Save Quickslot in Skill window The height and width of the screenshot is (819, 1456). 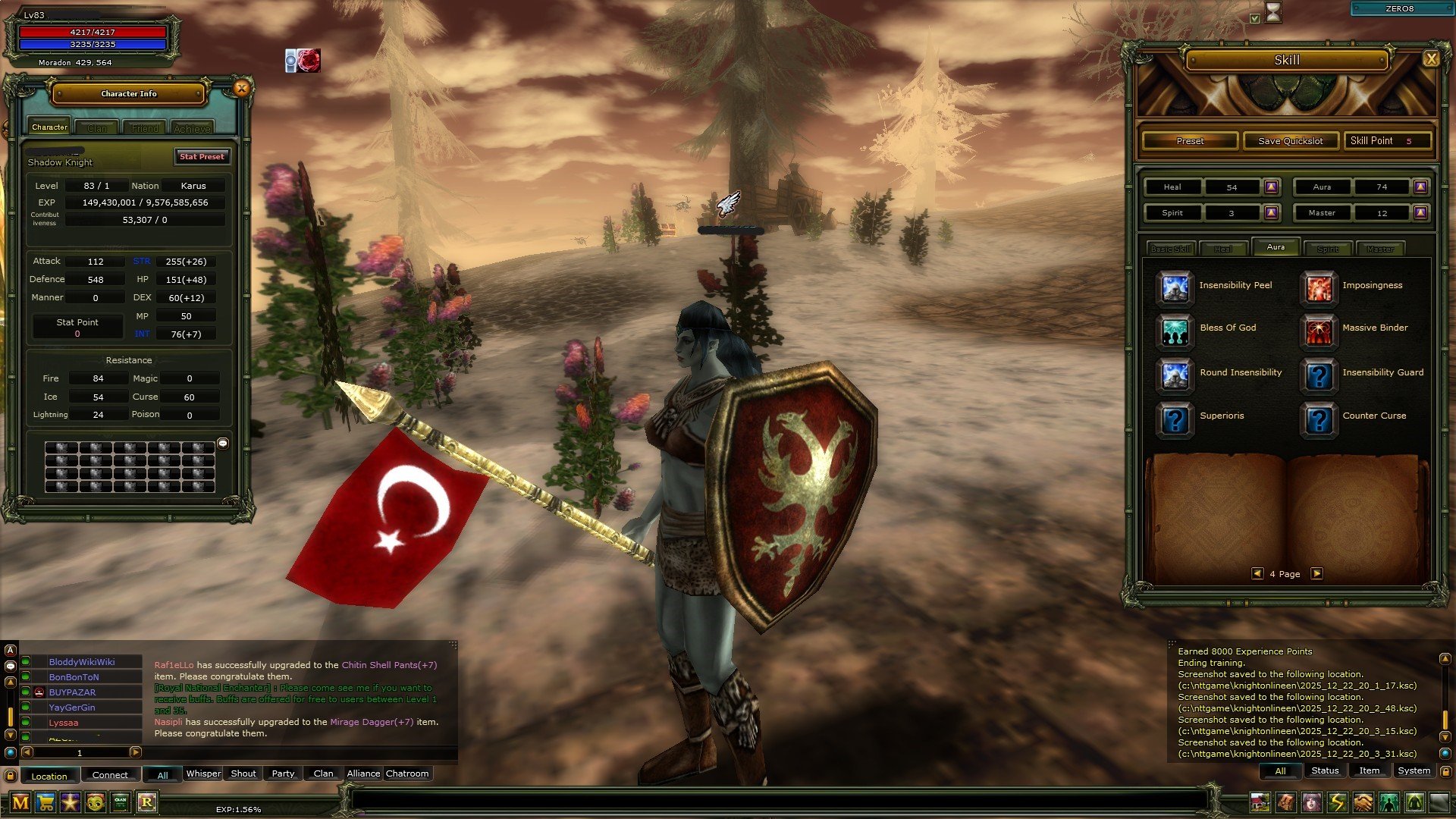point(1290,141)
